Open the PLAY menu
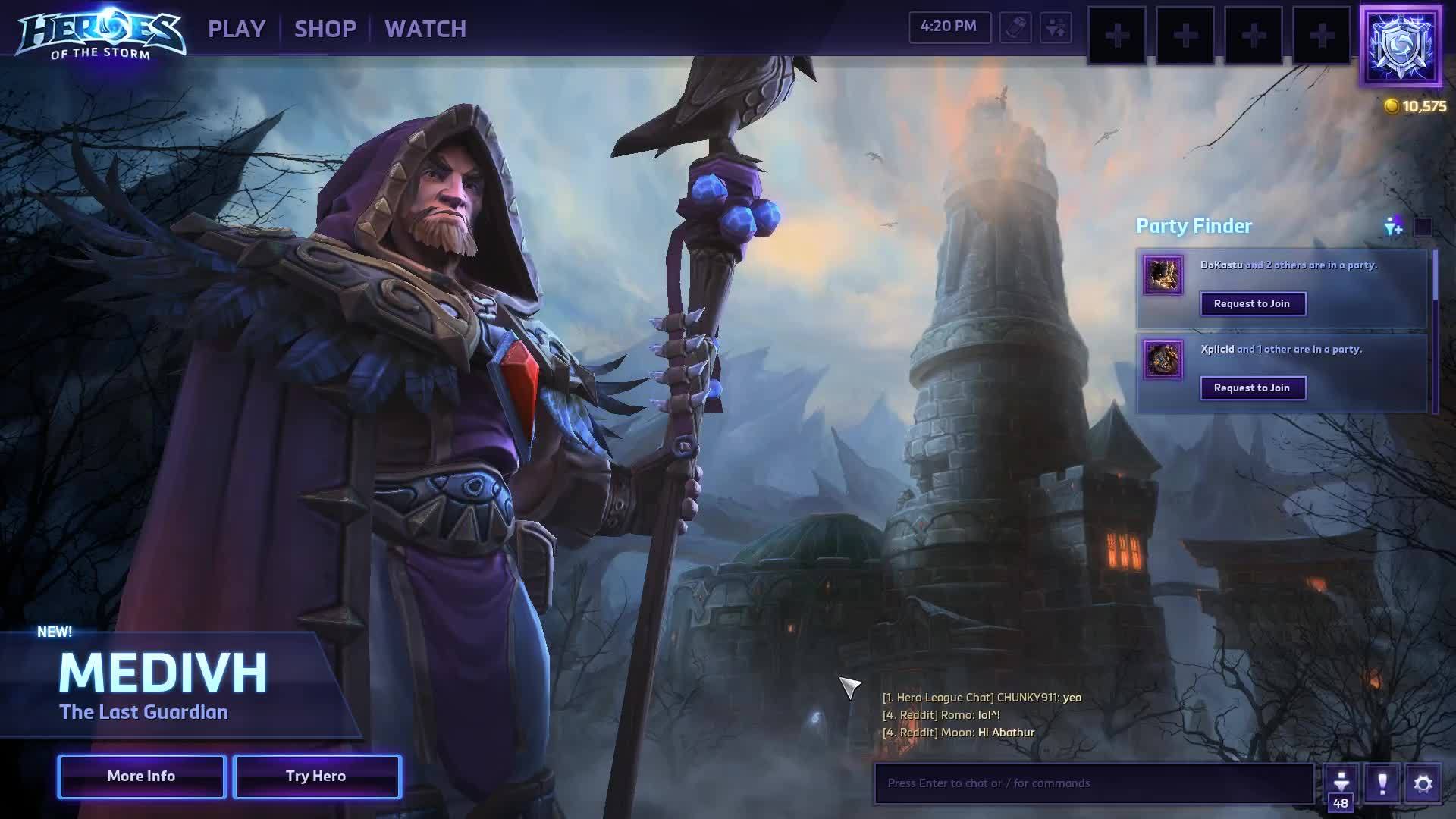The width and height of the screenshot is (1456, 819). click(x=236, y=29)
